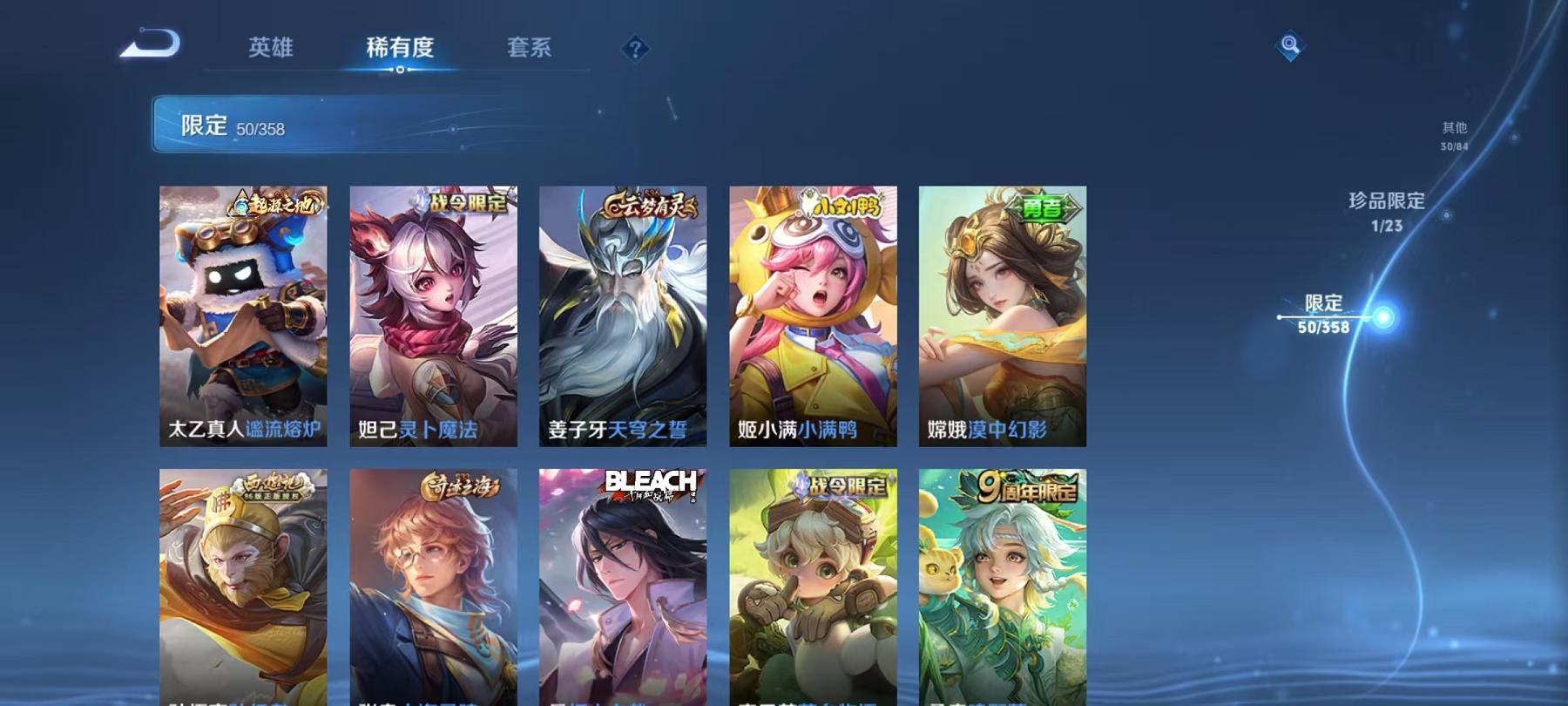Click the 云梦有灵 badge on 姜子牙's skin

[x=648, y=204]
